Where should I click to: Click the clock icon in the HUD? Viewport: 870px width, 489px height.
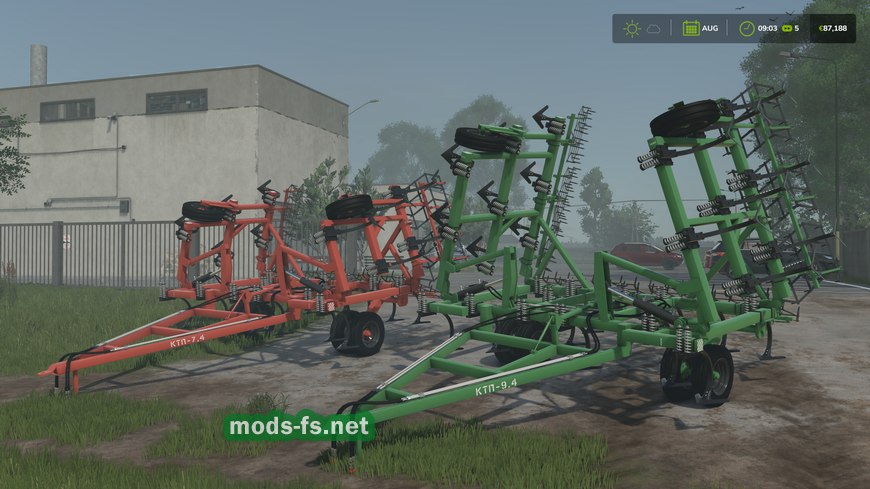point(746,28)
